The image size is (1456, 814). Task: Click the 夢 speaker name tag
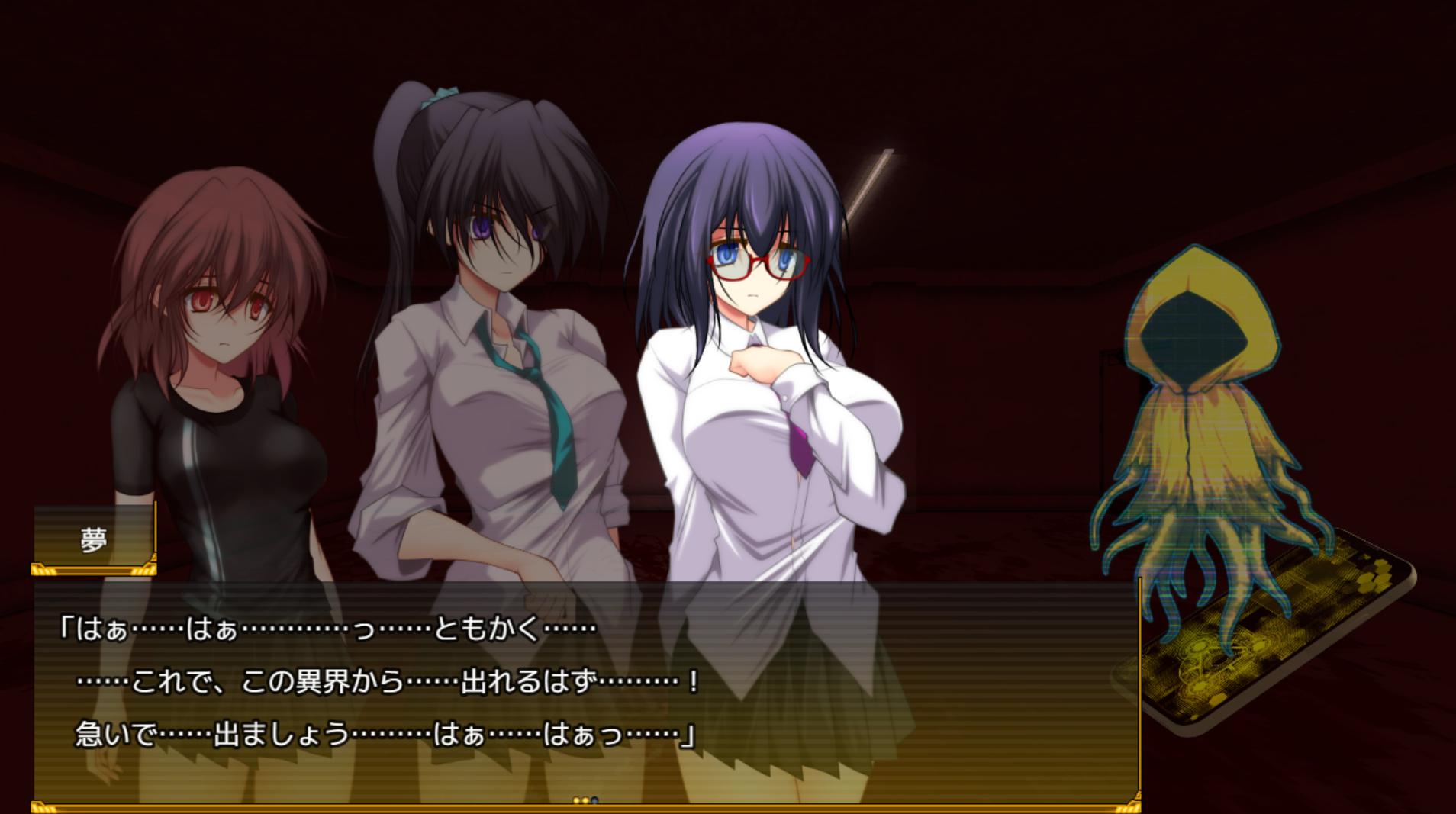94,539
